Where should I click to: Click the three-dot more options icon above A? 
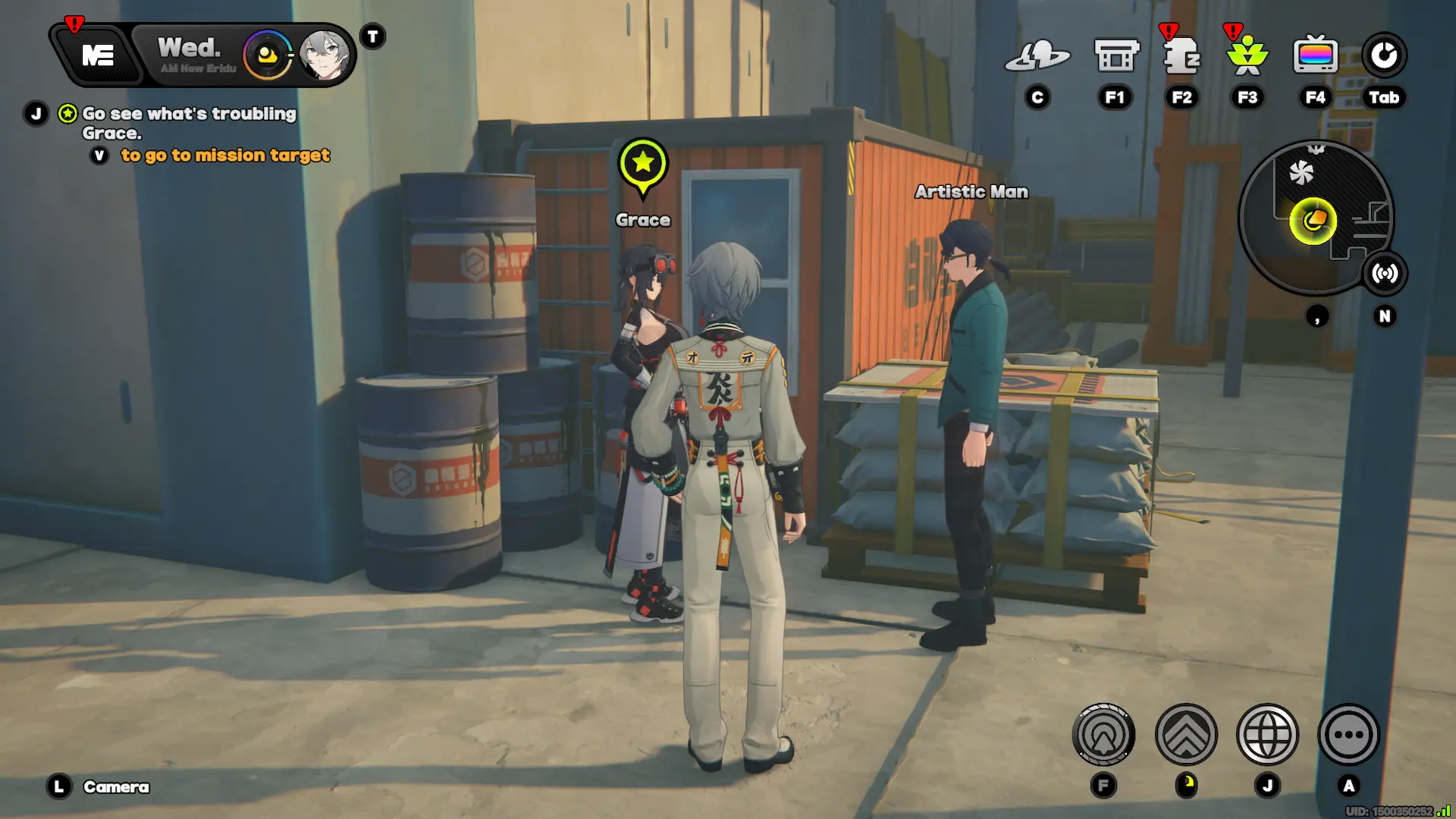1348,733
